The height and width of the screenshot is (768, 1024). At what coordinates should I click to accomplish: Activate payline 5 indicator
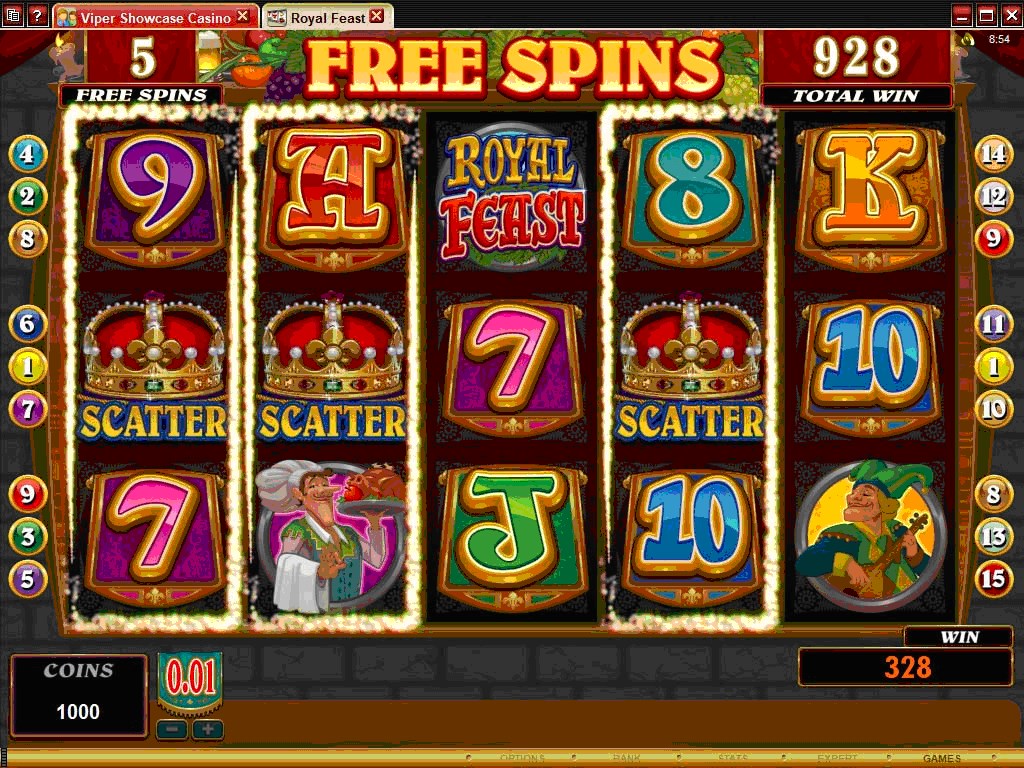click(x=27, y=579)
